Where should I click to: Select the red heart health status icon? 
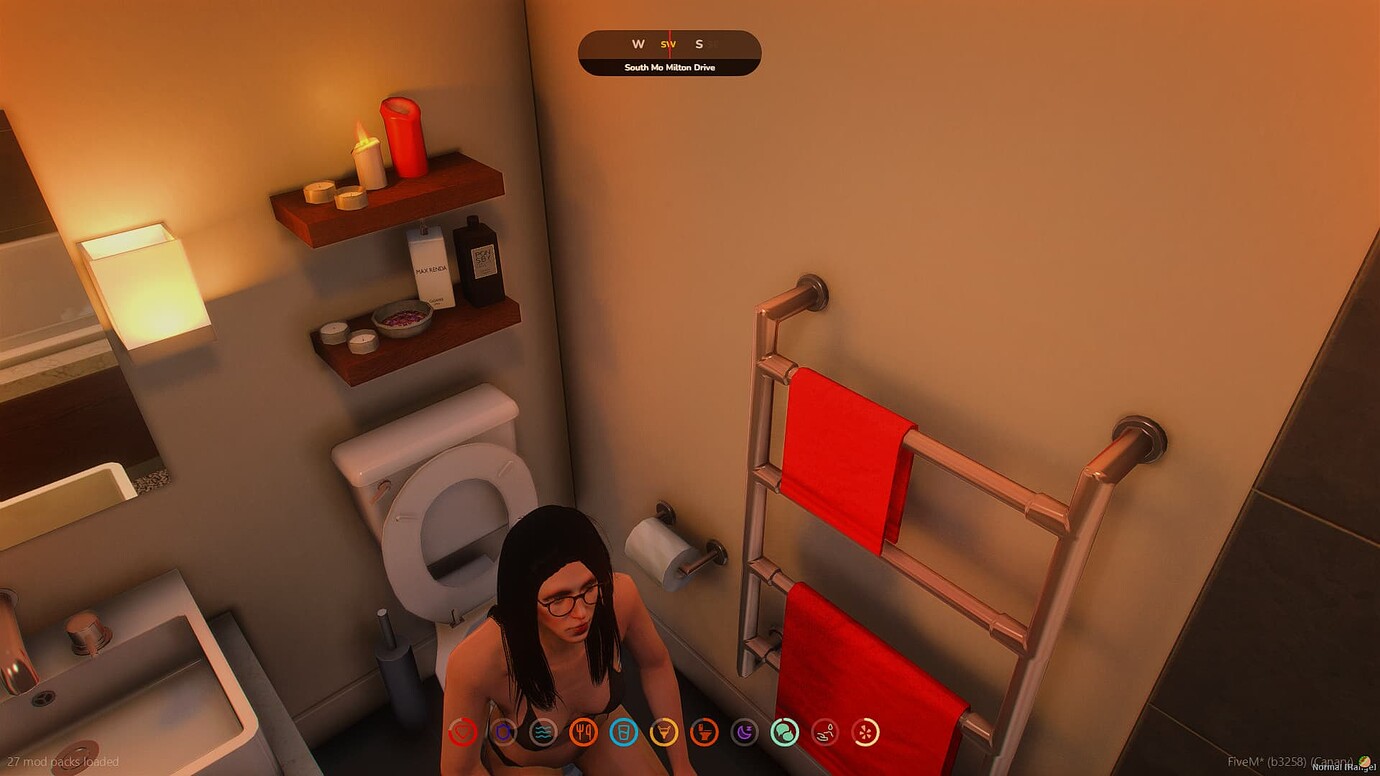[461, 732]
